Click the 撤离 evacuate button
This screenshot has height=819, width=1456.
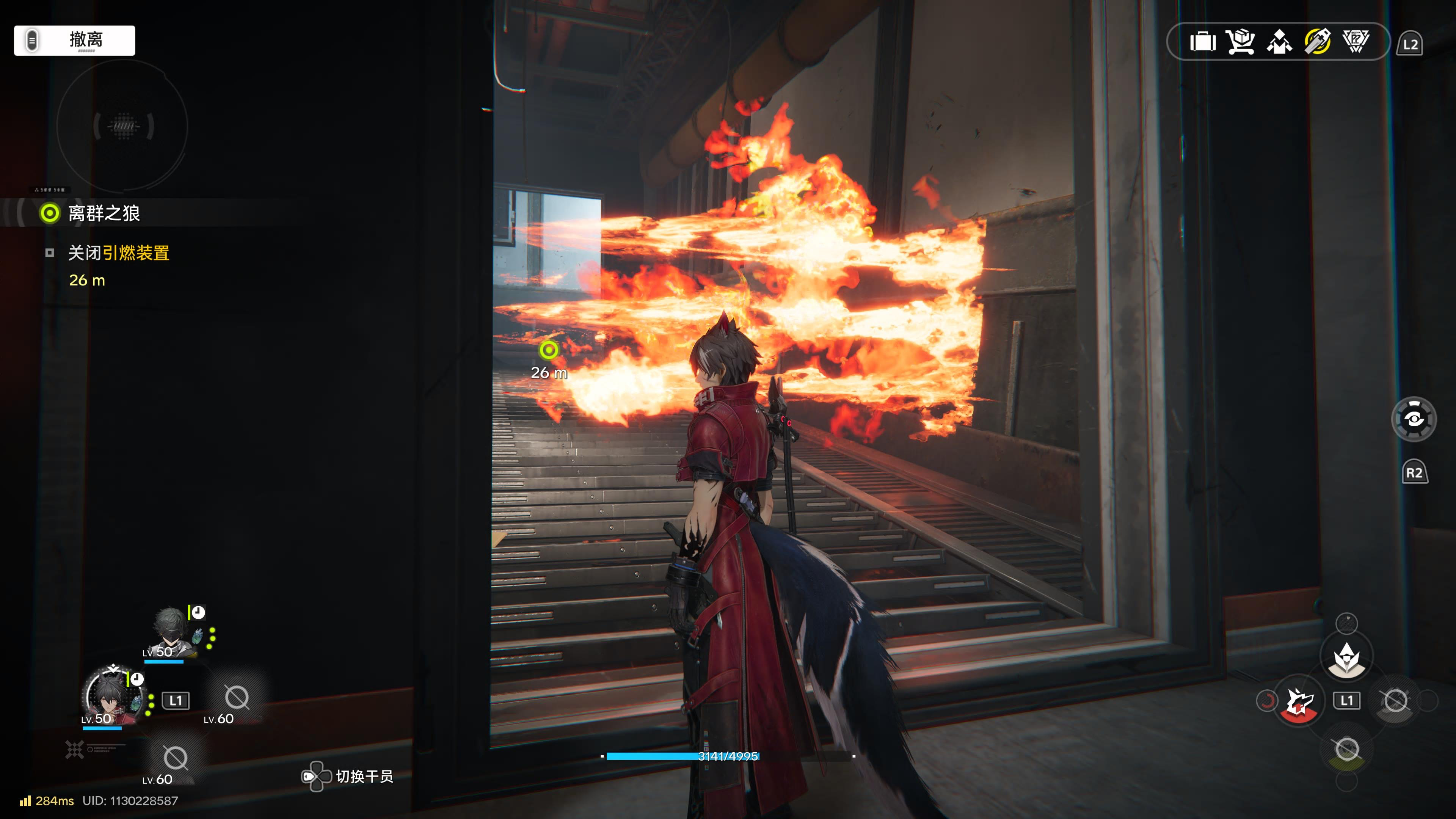75,40
